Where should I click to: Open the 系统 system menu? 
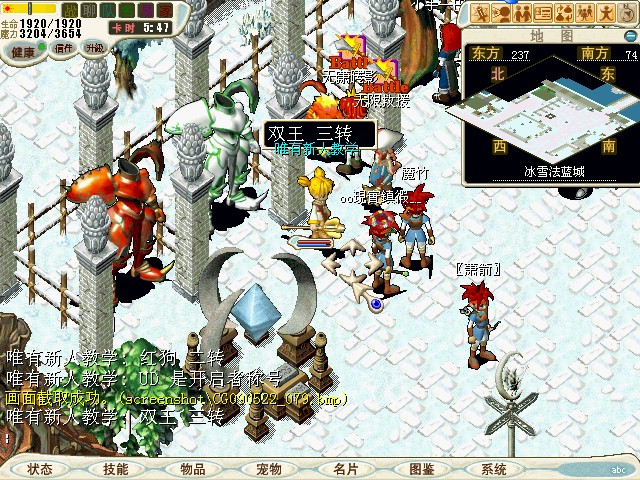click(494, 469)
